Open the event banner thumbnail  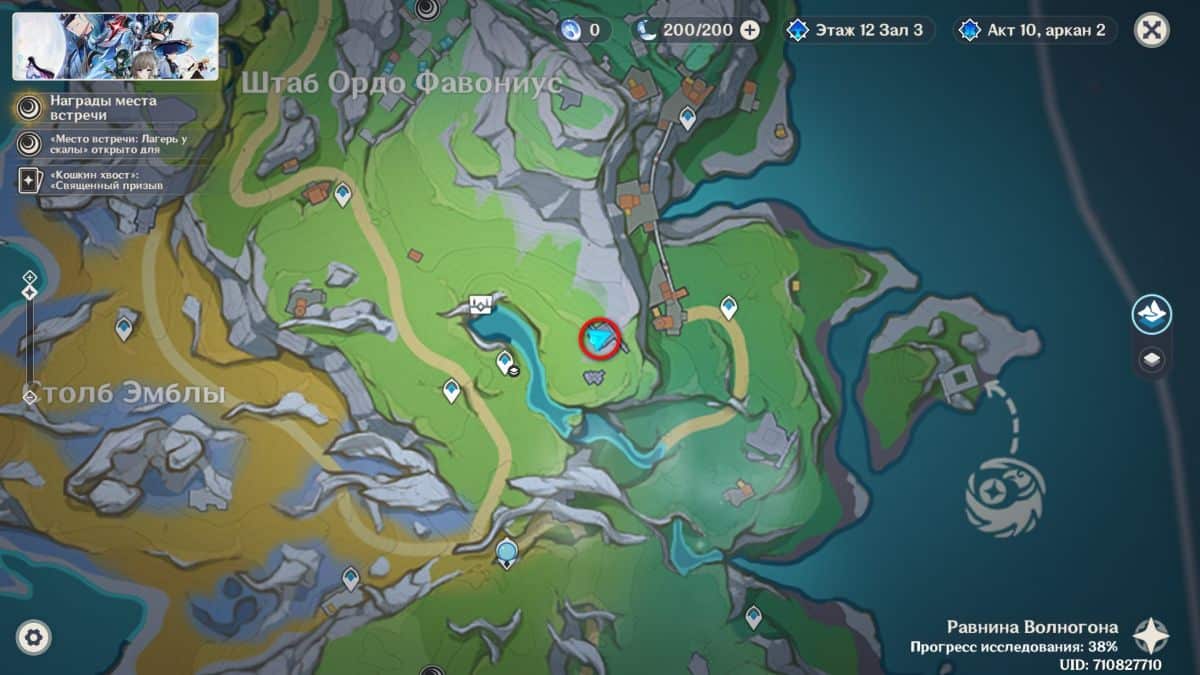point(115,46)
